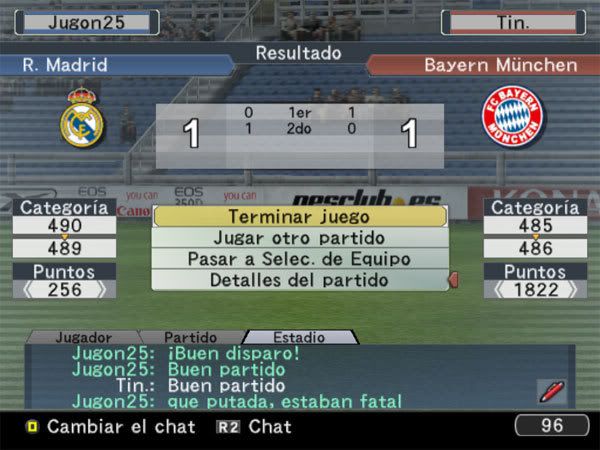This screenshot has height=450, width=600.
Task: Open the Estadio tab
Action: tap(298, 338)
